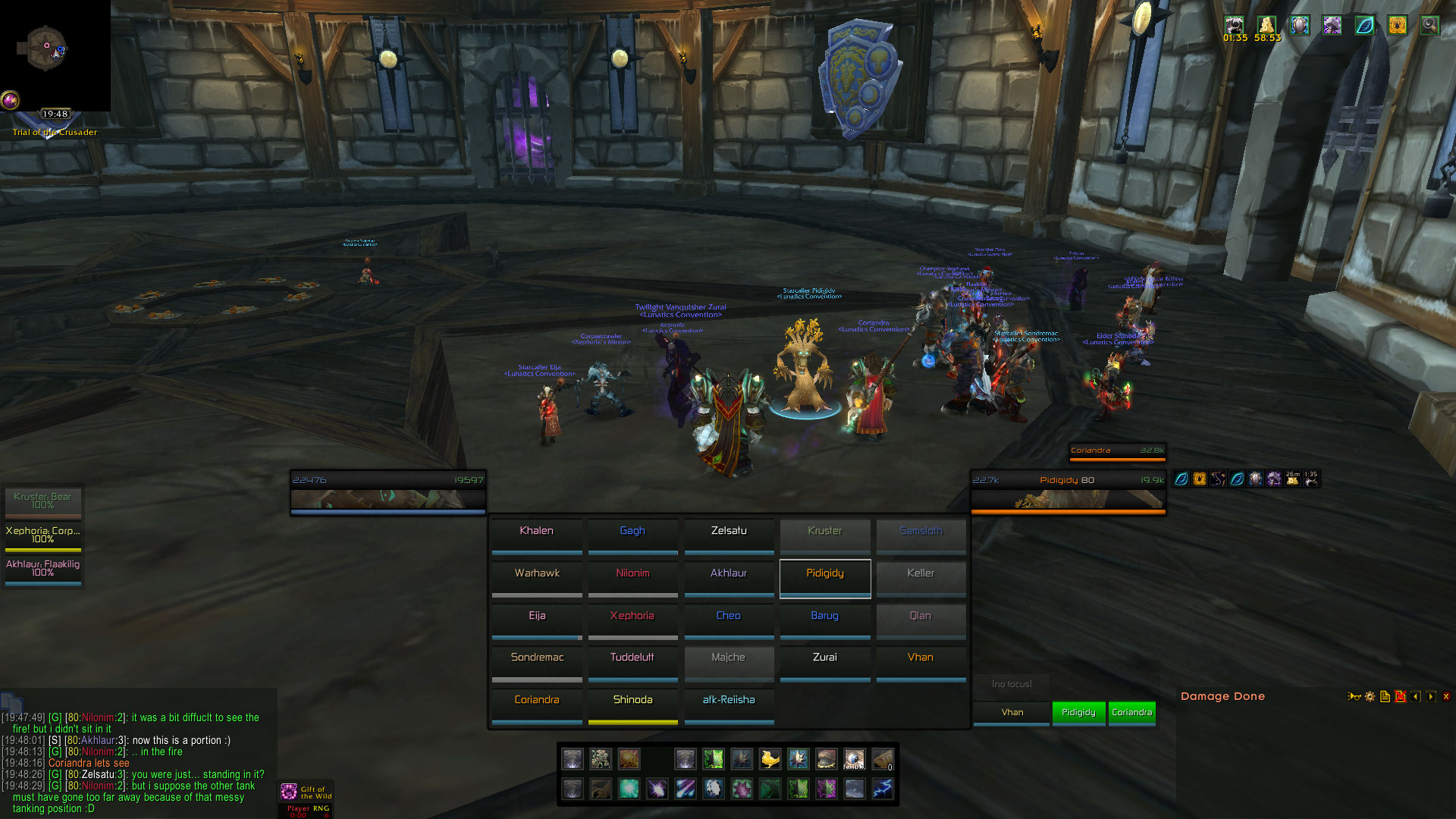Screen dimensions: 1456x819
Task: Use the blue lightning bolt ability
Action: 882,789
